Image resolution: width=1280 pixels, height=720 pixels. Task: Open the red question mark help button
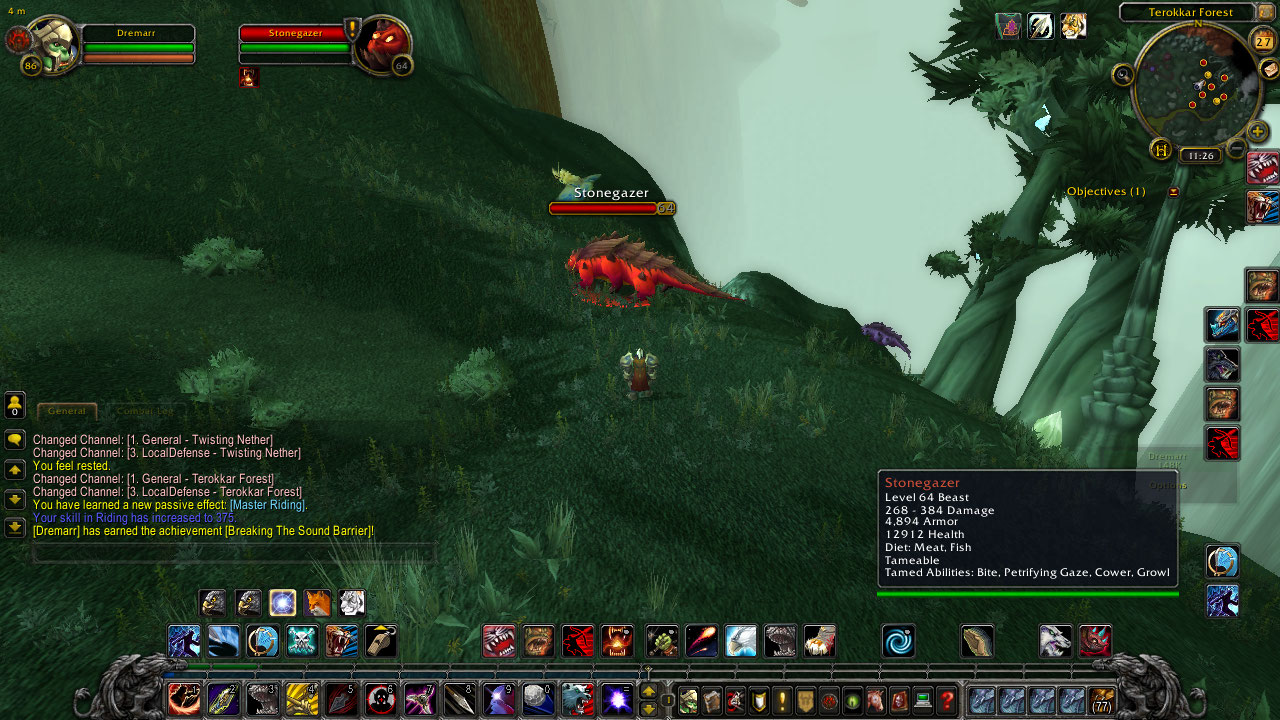(x=946, y=701)
